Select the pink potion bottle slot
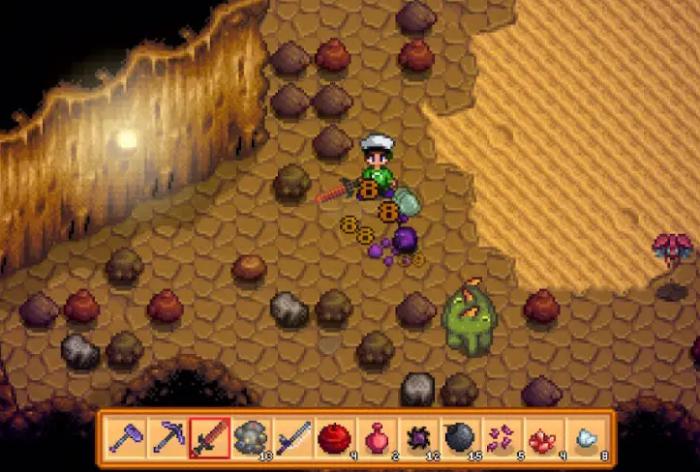This screenshot has width=700, height=472. coord(377,438)
